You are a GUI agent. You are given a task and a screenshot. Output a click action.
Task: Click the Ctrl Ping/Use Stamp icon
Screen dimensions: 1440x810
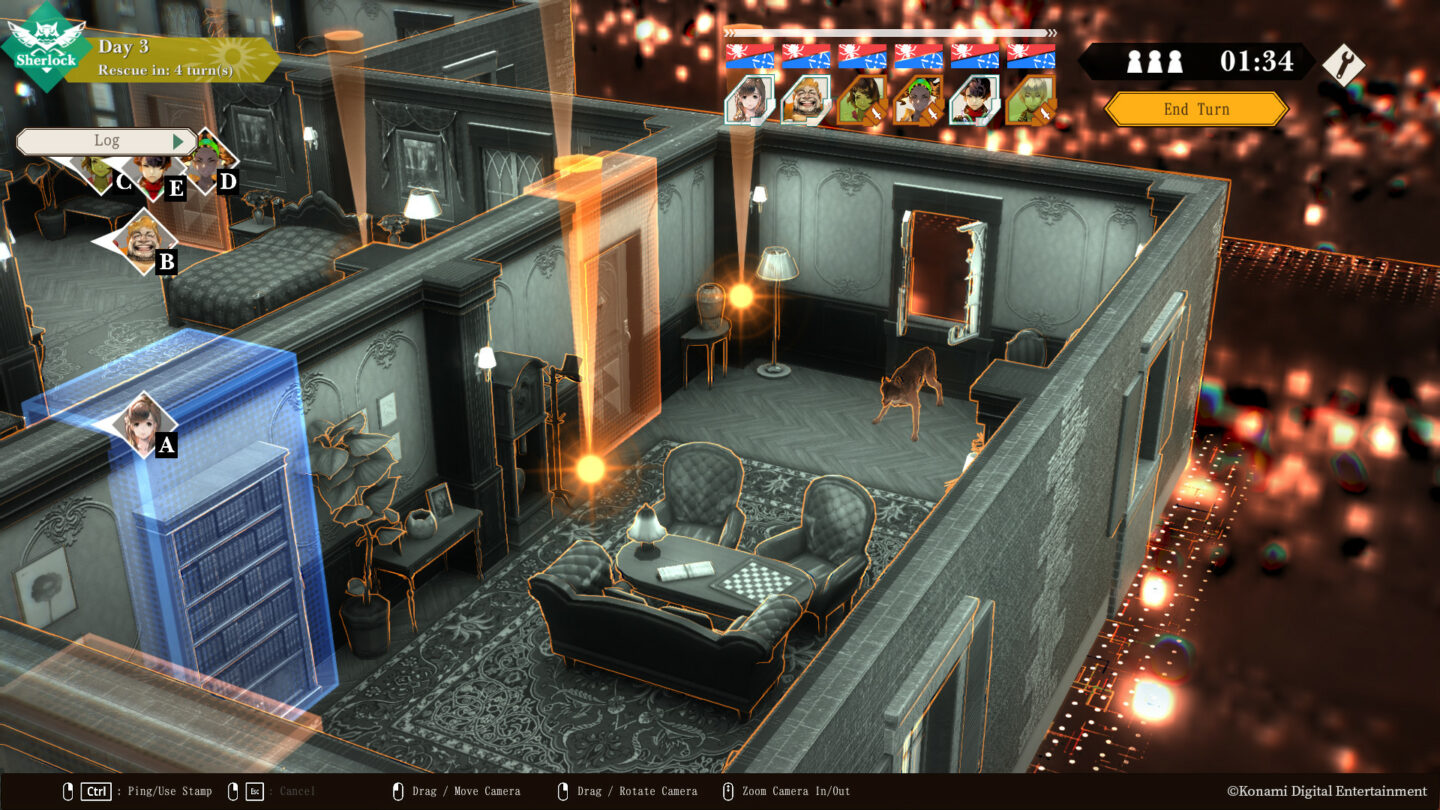[96, 790]
